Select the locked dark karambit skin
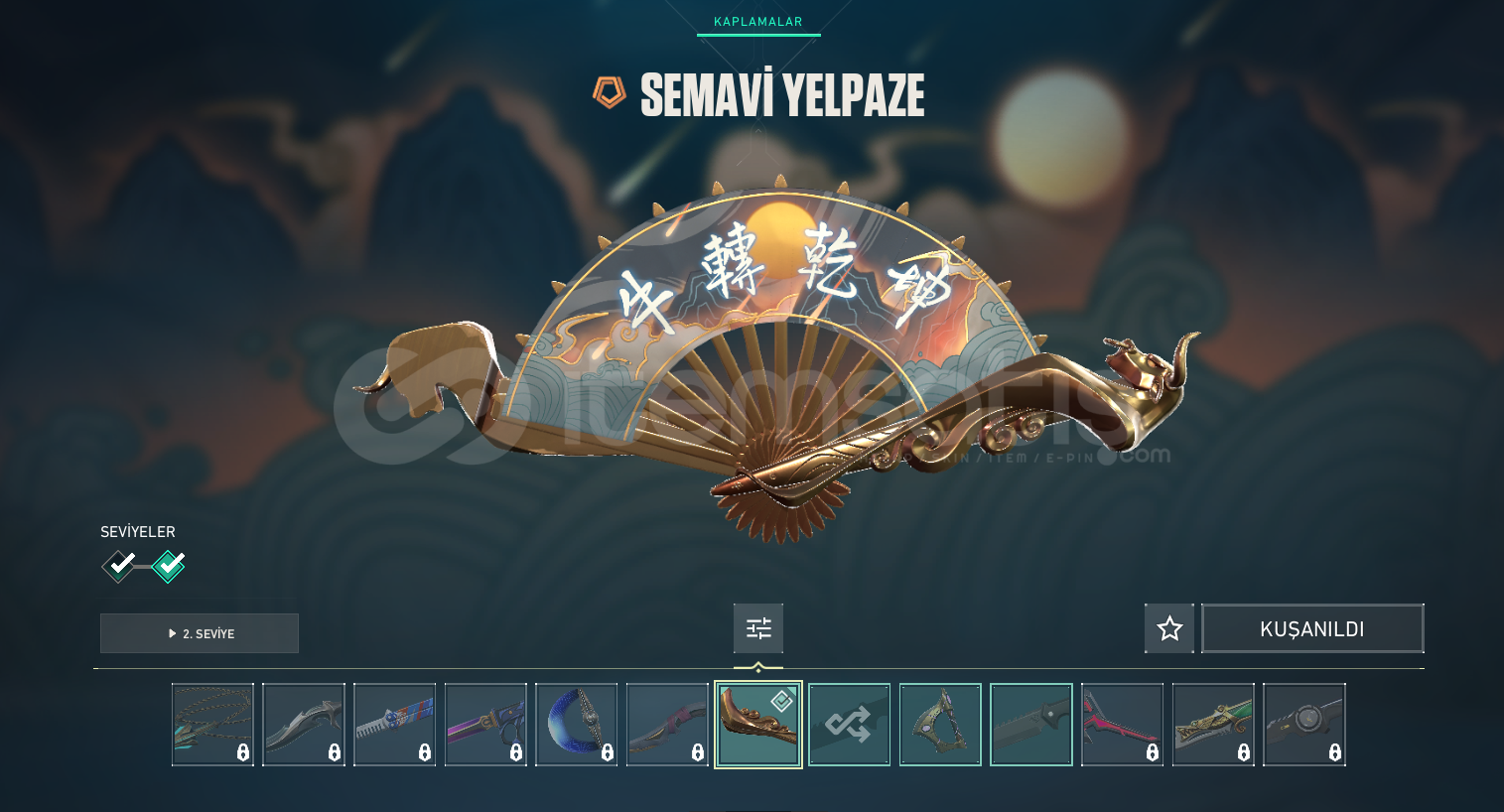 coord(667,725)
